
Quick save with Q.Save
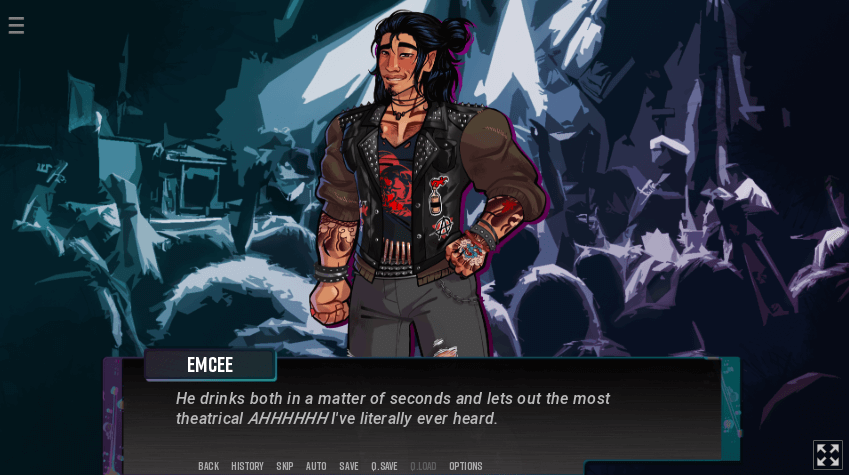pos(384,466)
